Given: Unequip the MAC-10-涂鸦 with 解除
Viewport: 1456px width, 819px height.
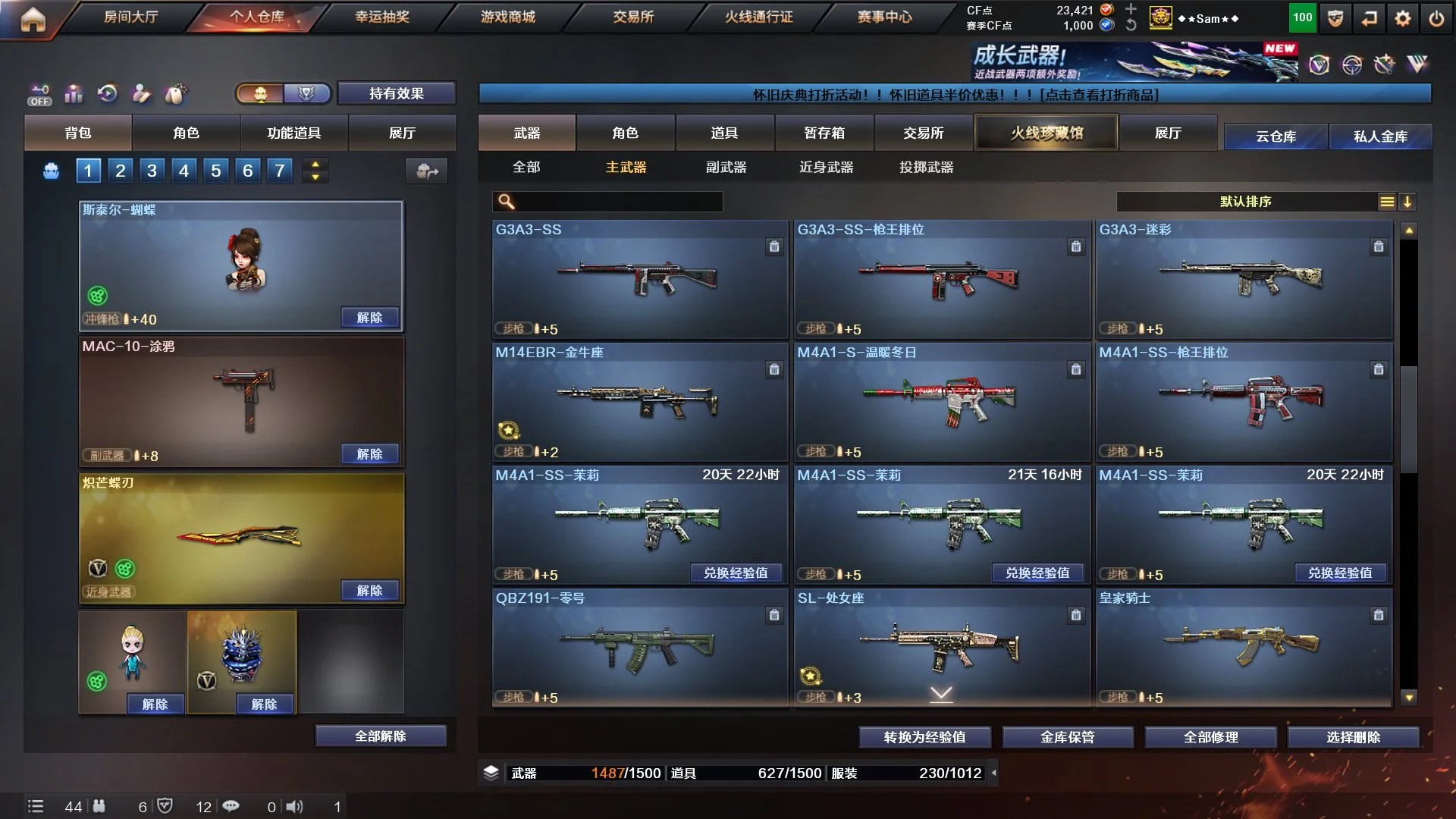Looking at the screenshot, I should tap(369, 453).
